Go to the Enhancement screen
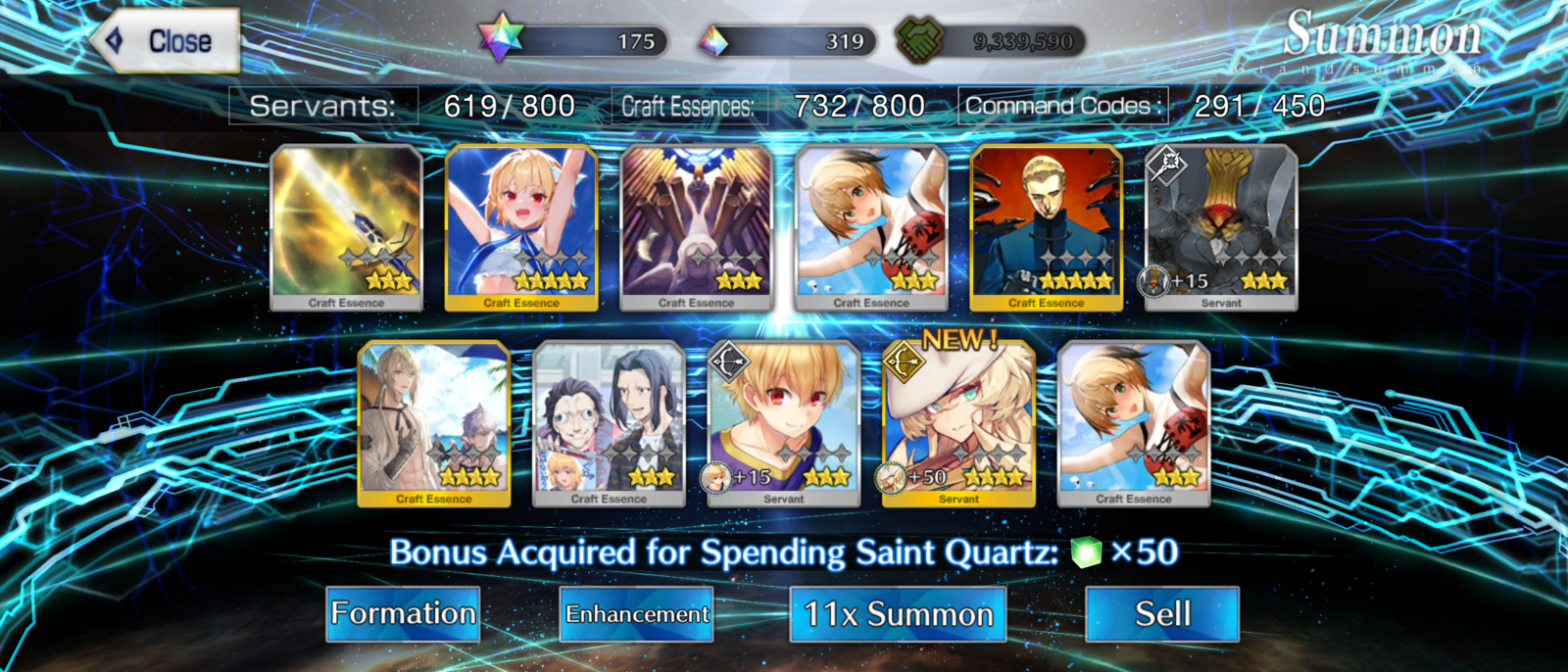Screen dimensions: 1568x672 coord(636,614)
